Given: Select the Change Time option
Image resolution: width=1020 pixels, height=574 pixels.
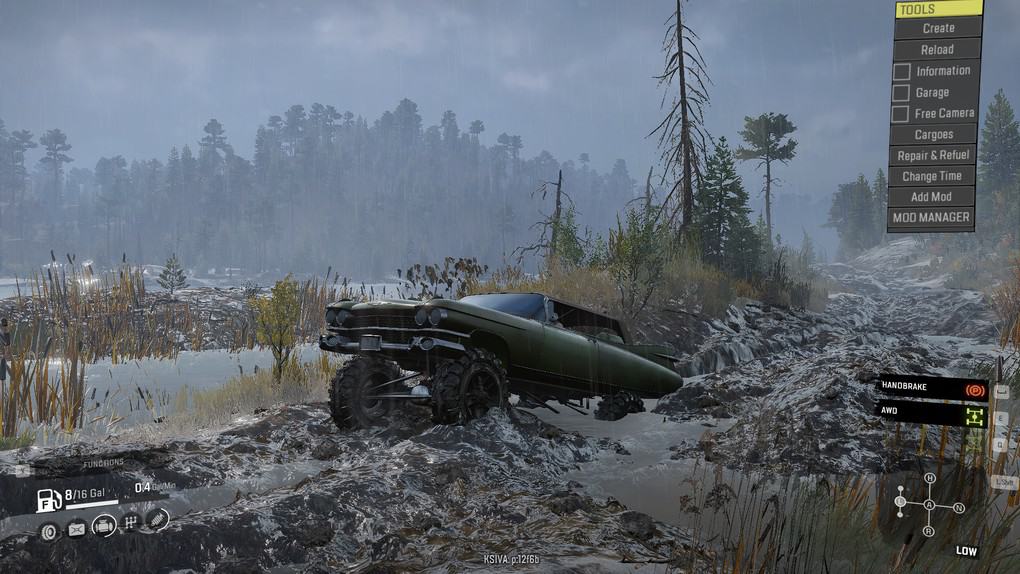Looking at the screenshot, I should click(x=932, y=176).
